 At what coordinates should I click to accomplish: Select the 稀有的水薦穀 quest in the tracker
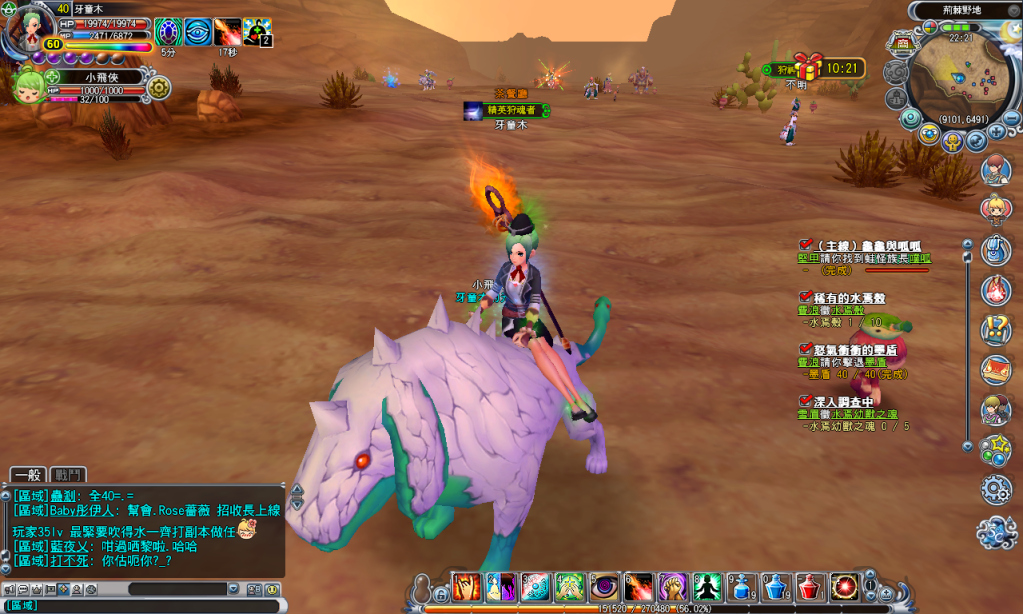845,297
